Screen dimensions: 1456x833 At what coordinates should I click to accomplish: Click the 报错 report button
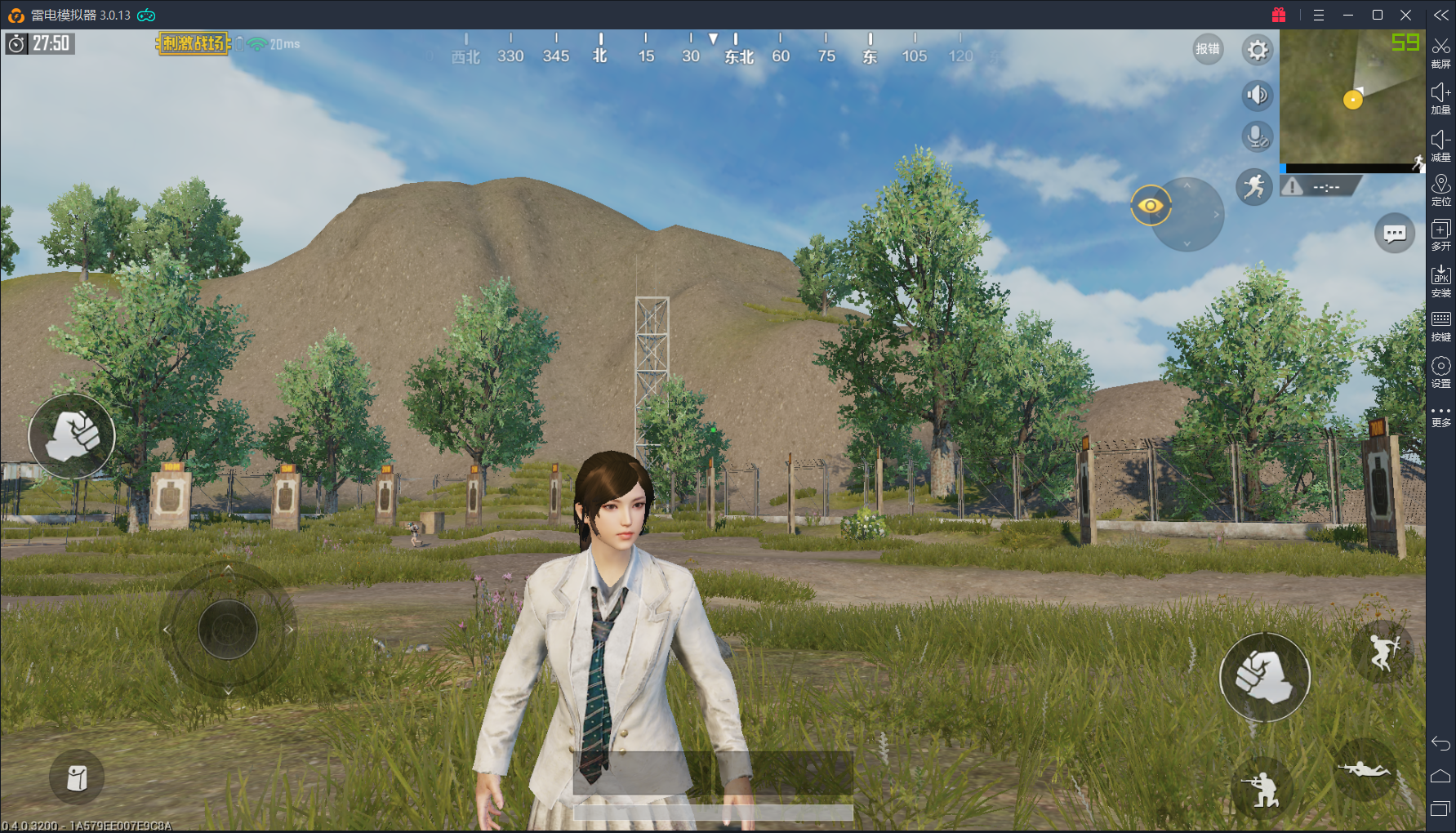[x=1208, y=49]
